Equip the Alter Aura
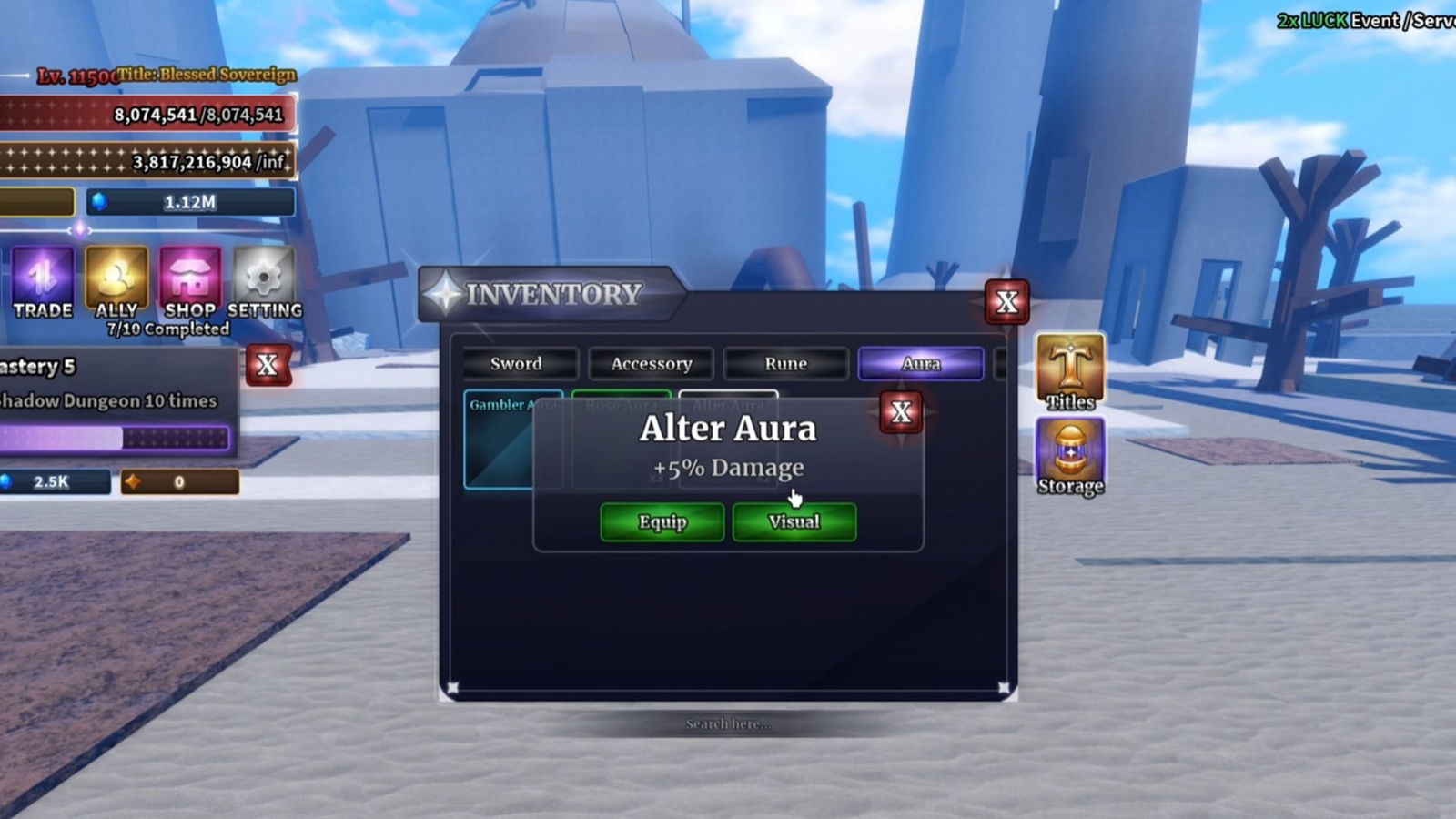The width and height of the screenshot is (1456, 819). tap(661, 521)
